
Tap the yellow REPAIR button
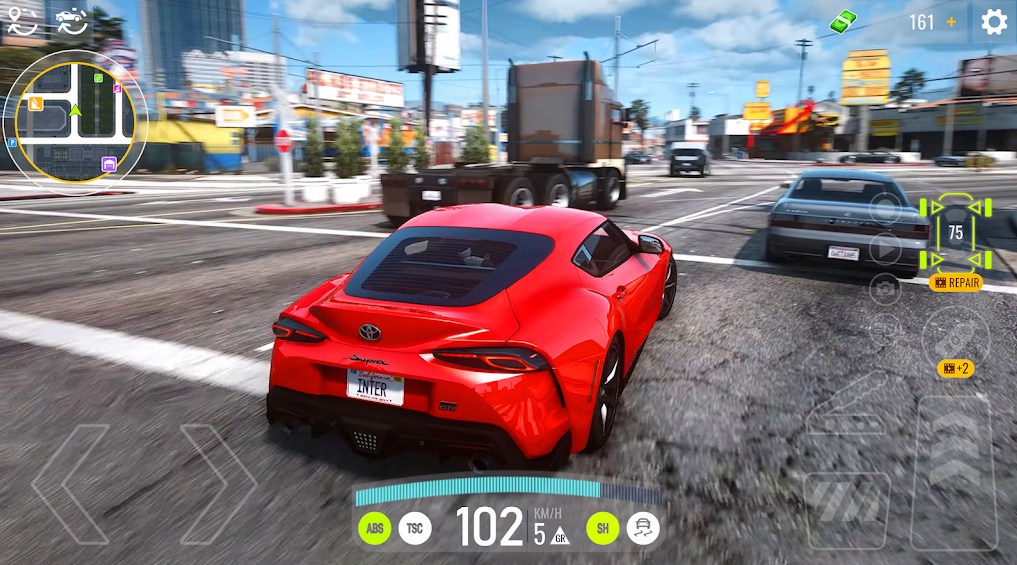955,283
